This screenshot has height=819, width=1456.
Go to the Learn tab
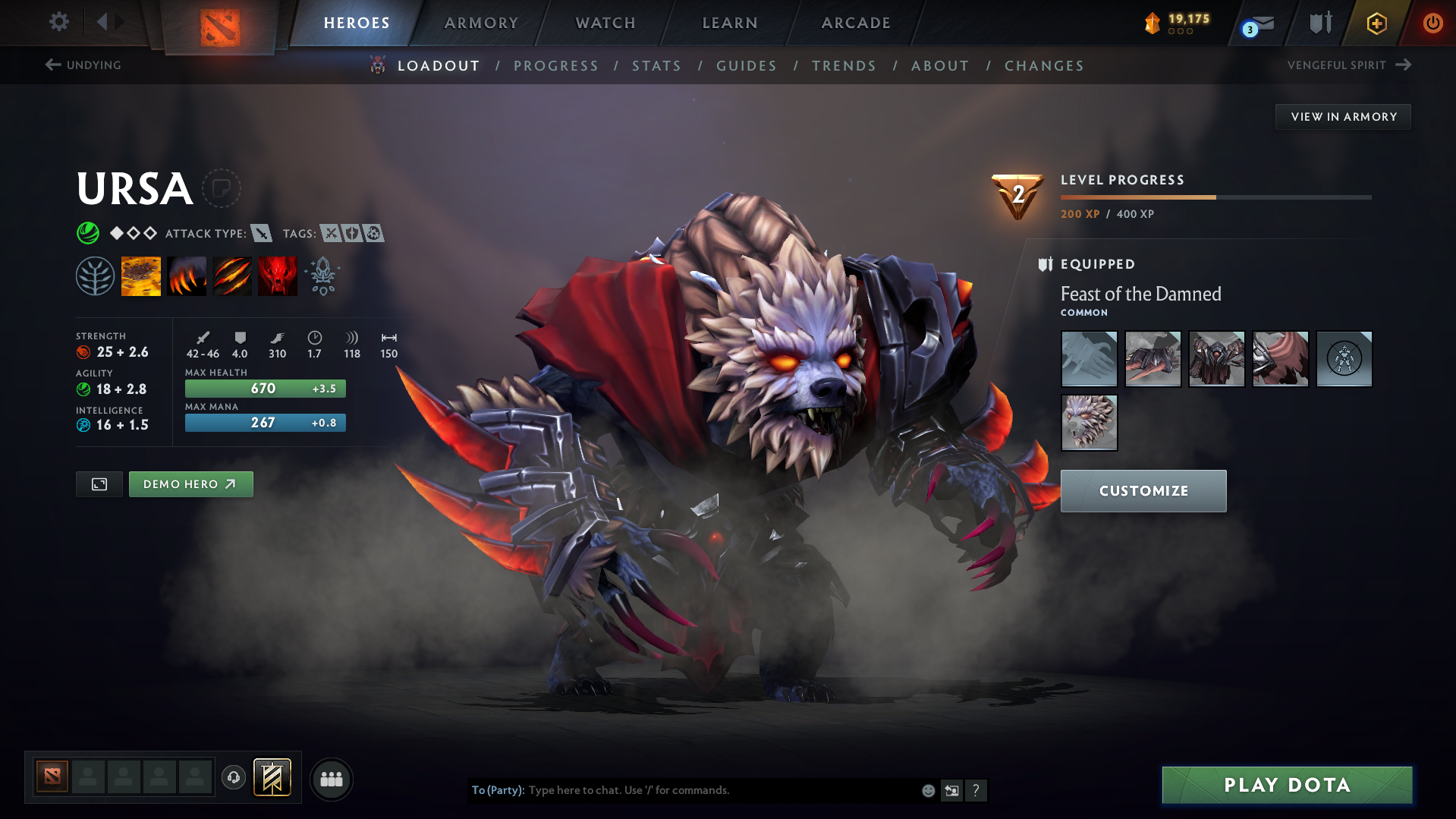click(x=730, y=23)
